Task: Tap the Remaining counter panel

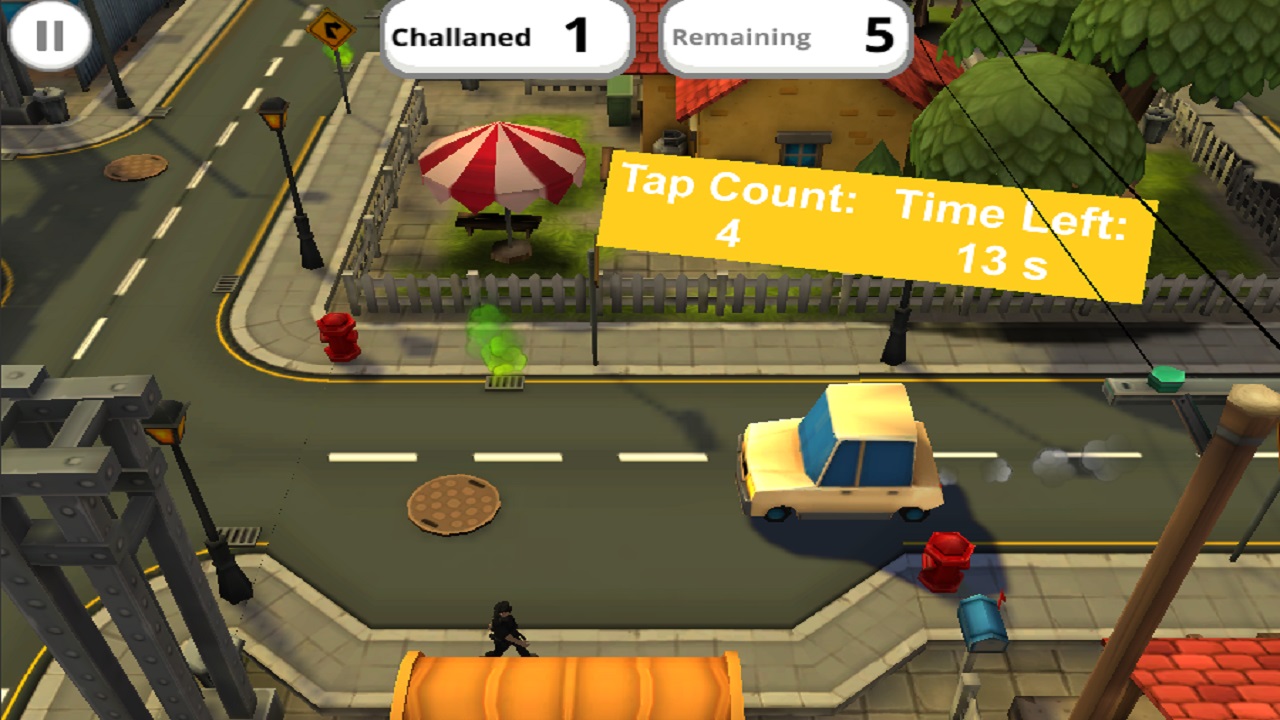Action: tap(785, 37)
